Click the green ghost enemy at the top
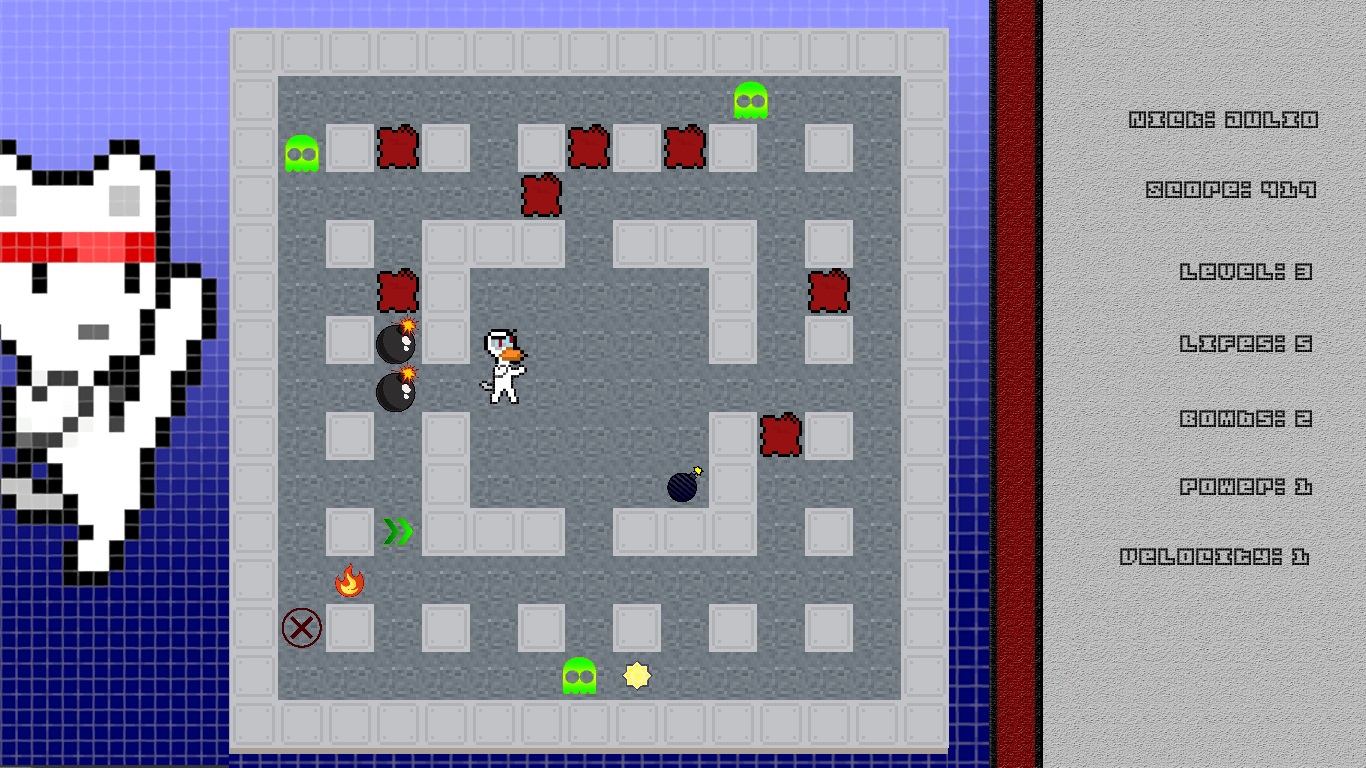The image size is (1366, 768). click(749, 100)
